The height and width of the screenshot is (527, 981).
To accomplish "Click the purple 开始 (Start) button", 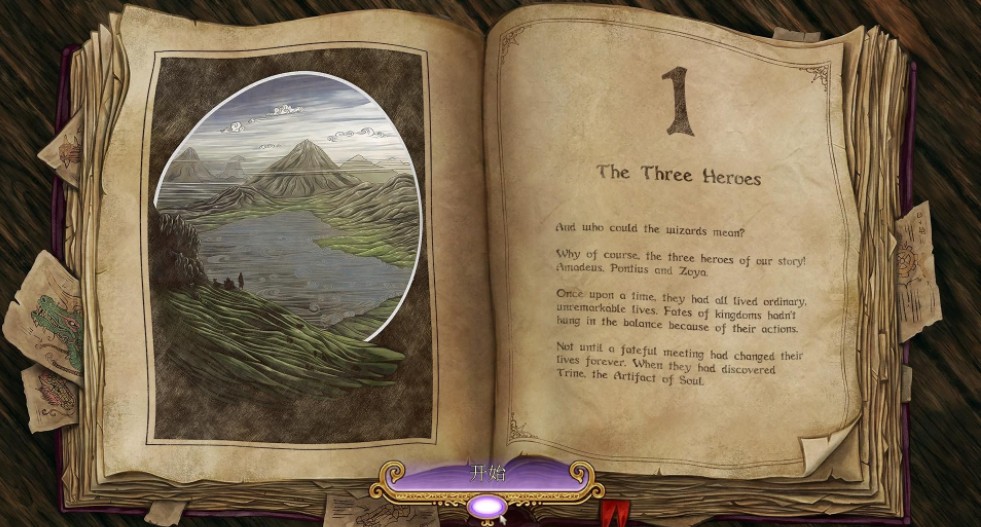I will (488, 475).
